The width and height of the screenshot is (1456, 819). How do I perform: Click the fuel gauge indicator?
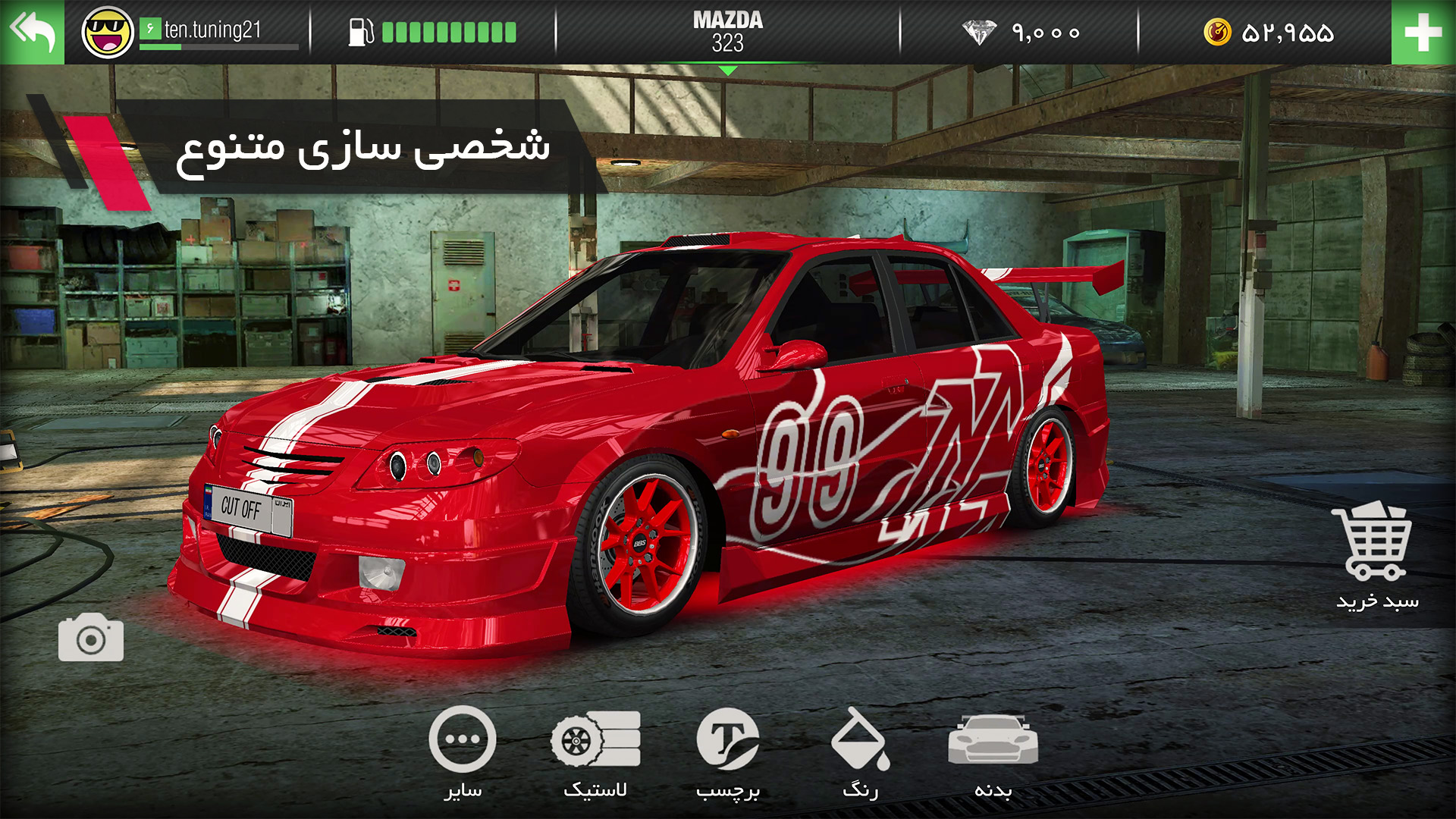point(432,33)
